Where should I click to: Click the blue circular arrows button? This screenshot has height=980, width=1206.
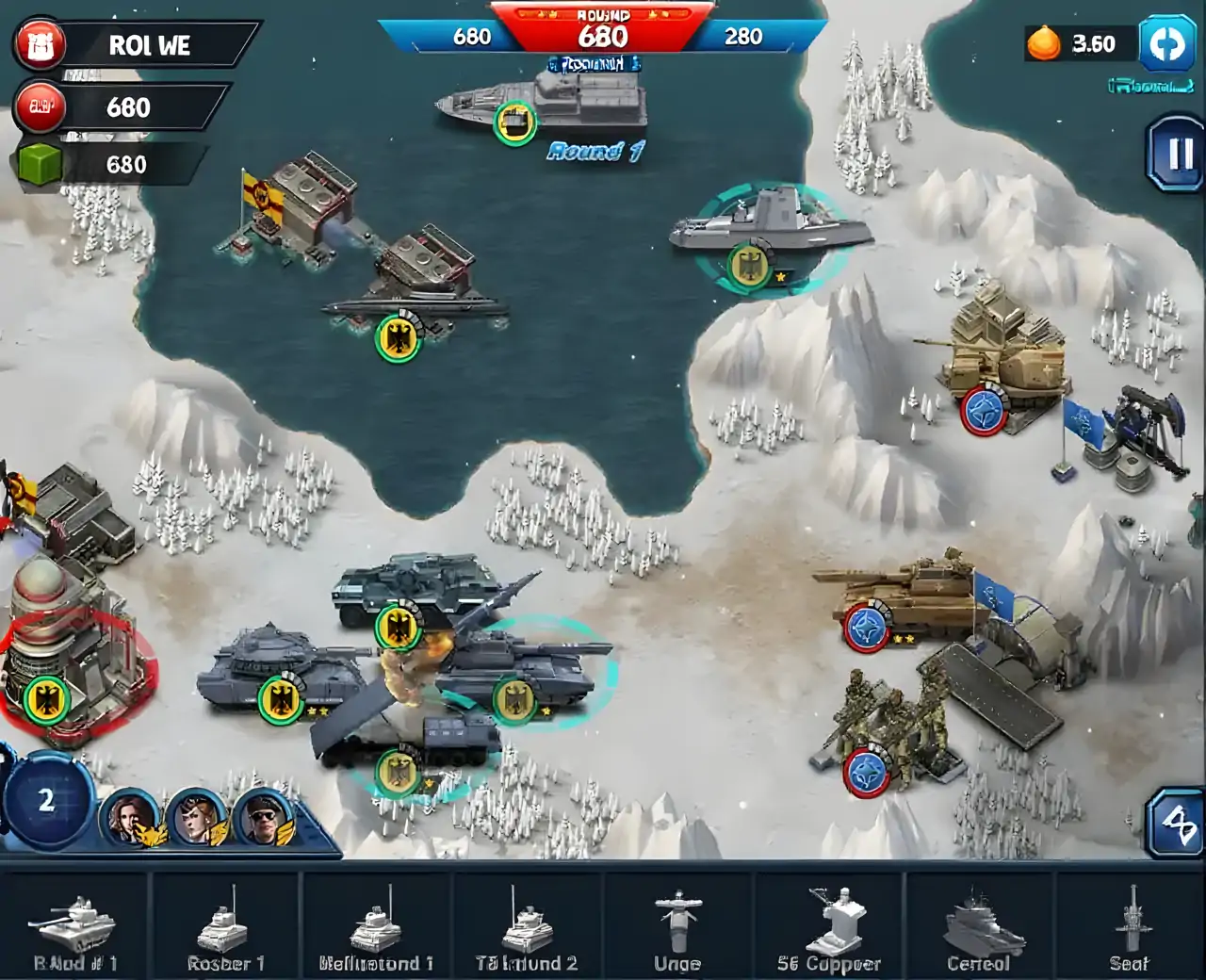1167,44
